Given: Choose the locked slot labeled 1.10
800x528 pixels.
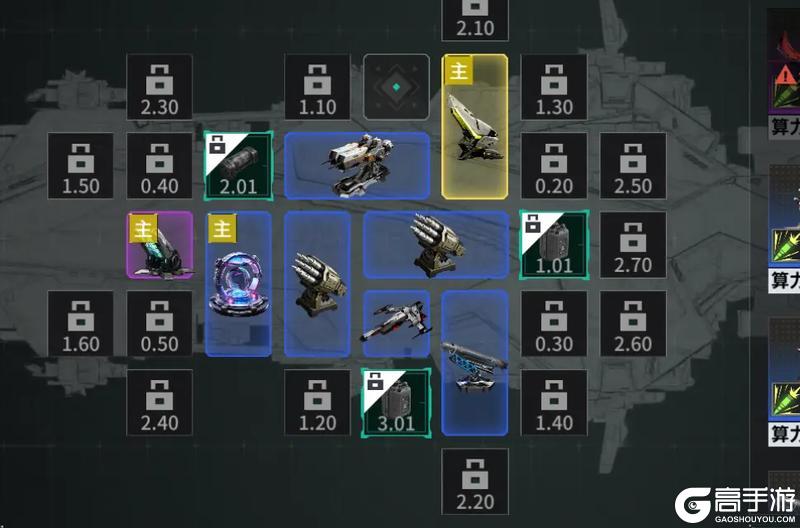Looking at the screenshot, I should click(x=317, y=87).
